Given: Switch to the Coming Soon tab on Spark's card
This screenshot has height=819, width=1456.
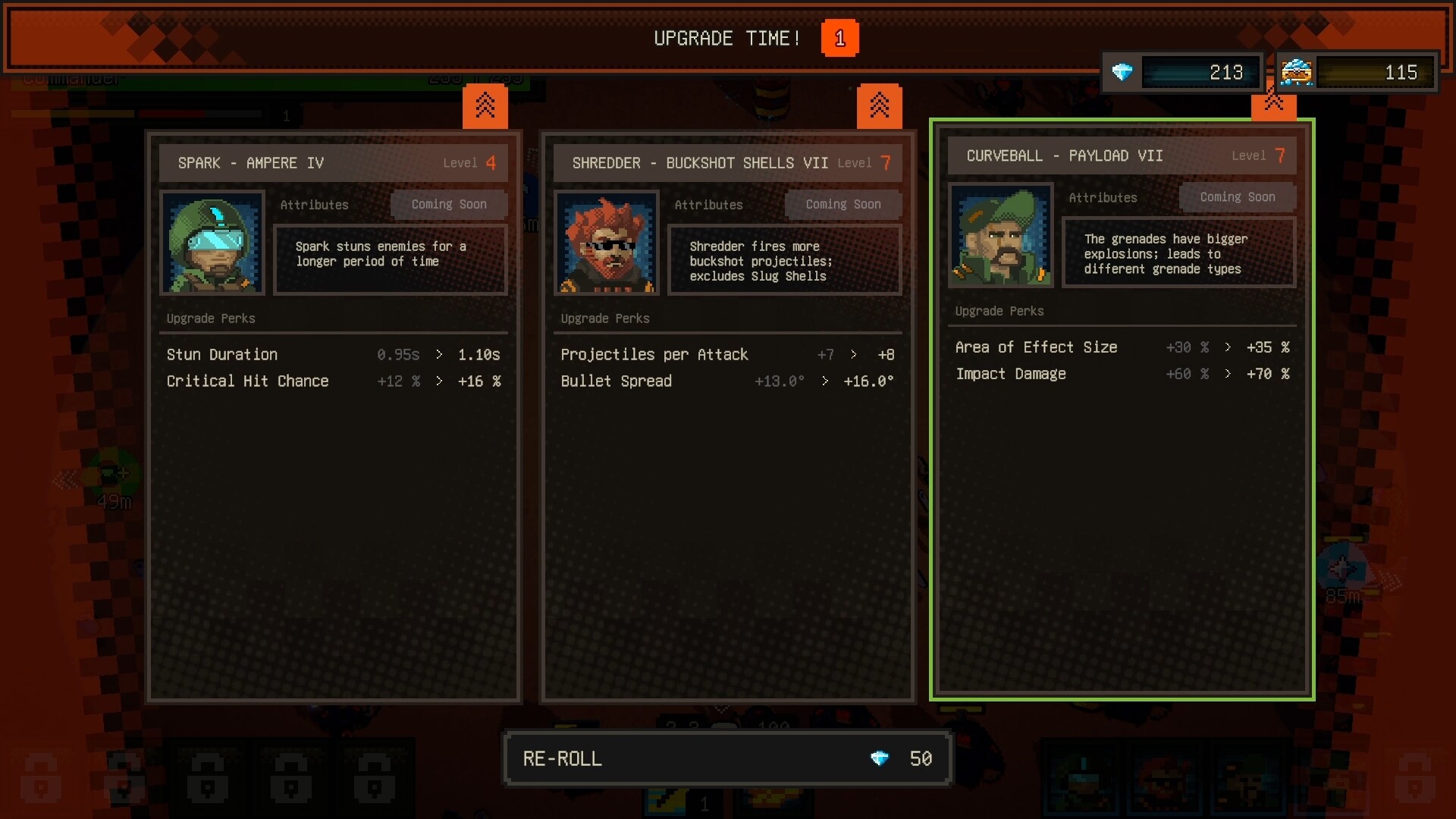Looking at the screenshot, I should tap(449, 204).
